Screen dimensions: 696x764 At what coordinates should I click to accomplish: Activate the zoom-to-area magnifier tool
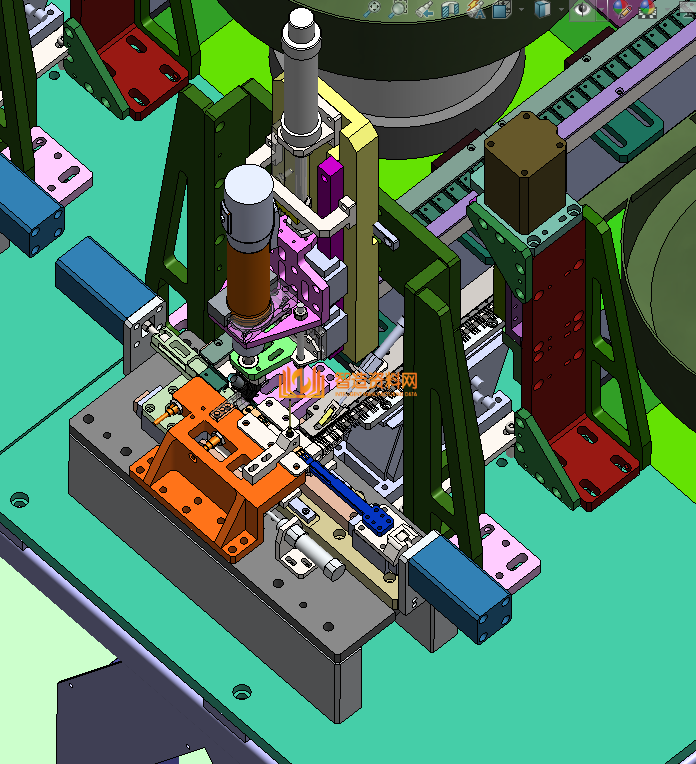tap(398, 10)
